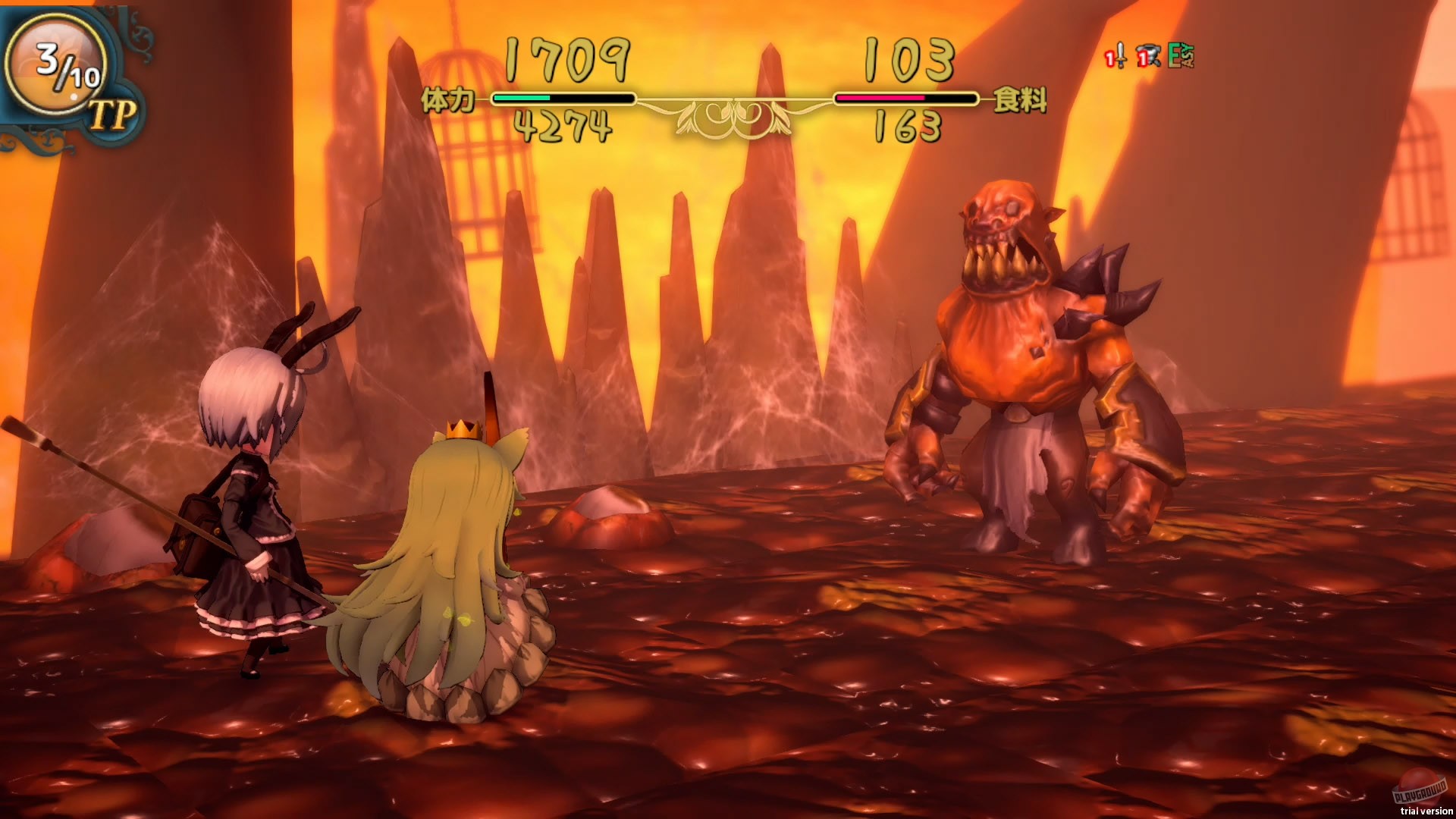1456x819 pixels.
Task: Click the ornate divider between the gauges
Action: click(732, 114)
